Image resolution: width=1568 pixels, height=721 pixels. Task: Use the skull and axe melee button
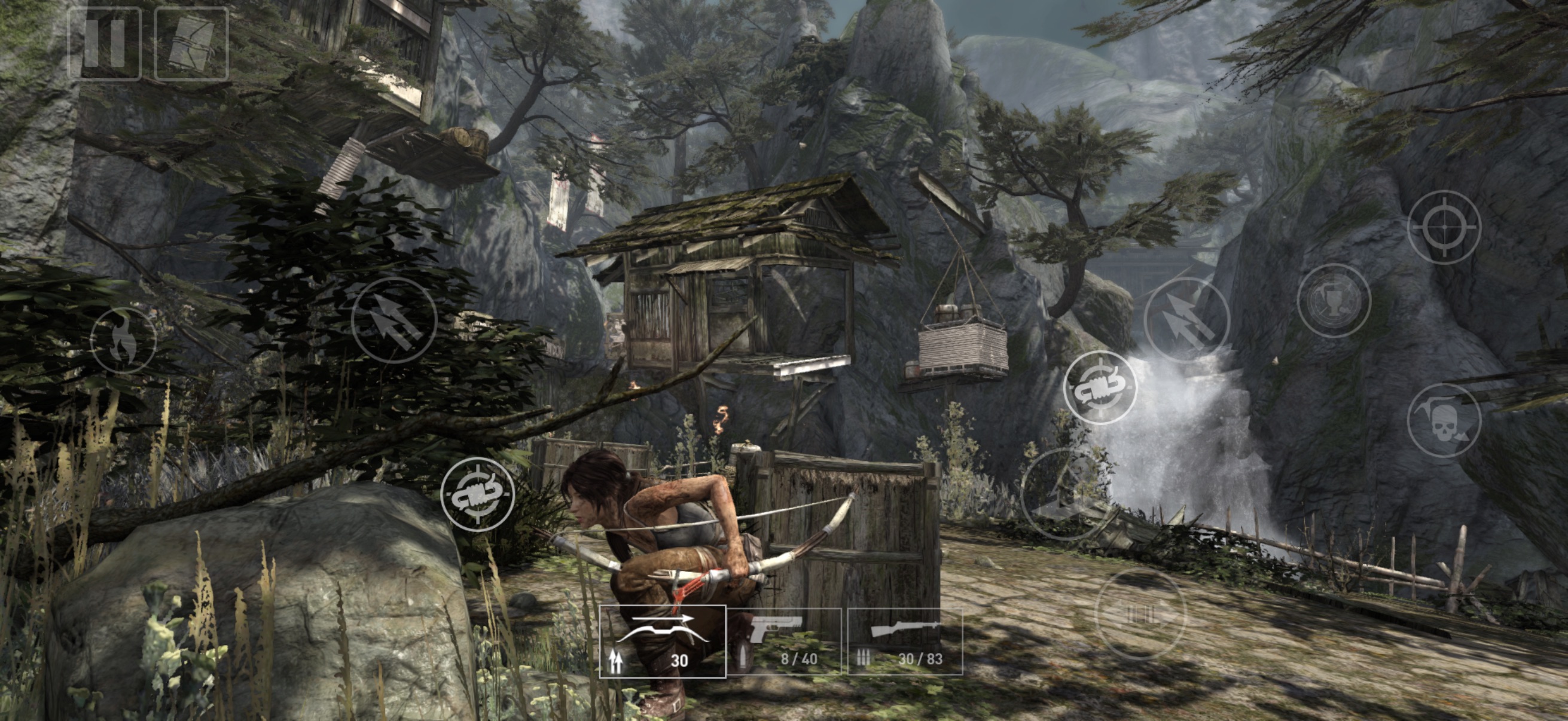[1444, 420]
